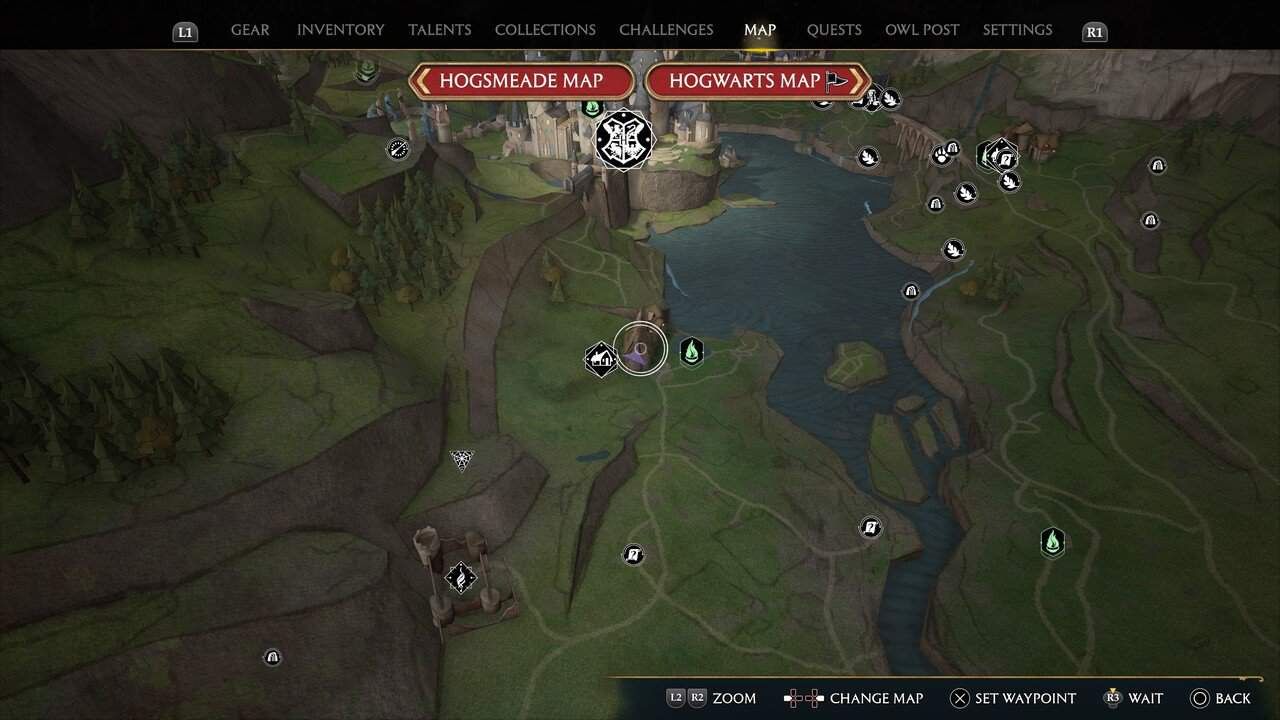Open the Talents tab

[x=440, y=30]
